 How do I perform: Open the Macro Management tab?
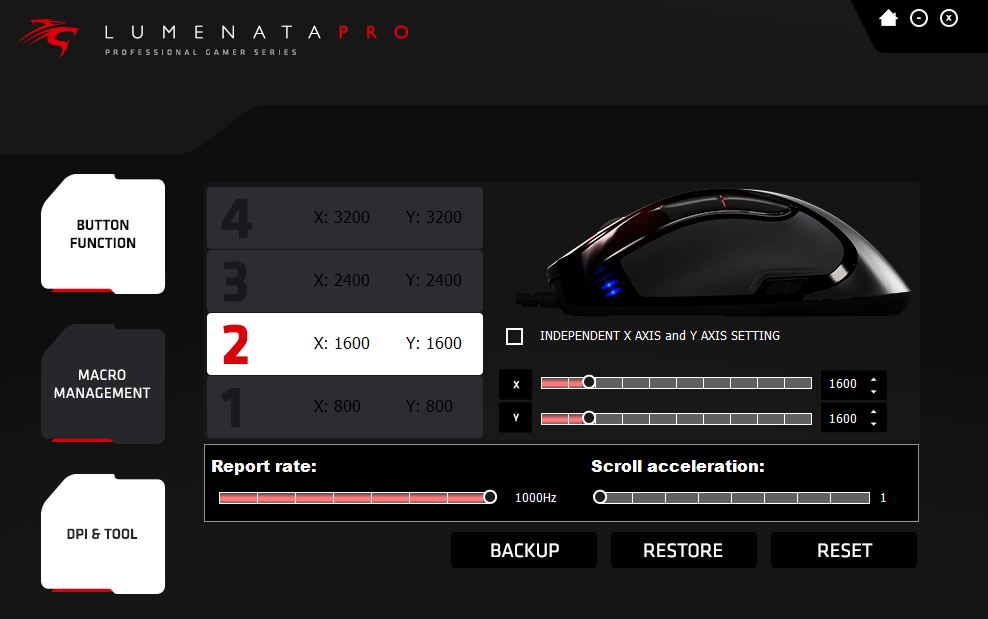(102, 384)
